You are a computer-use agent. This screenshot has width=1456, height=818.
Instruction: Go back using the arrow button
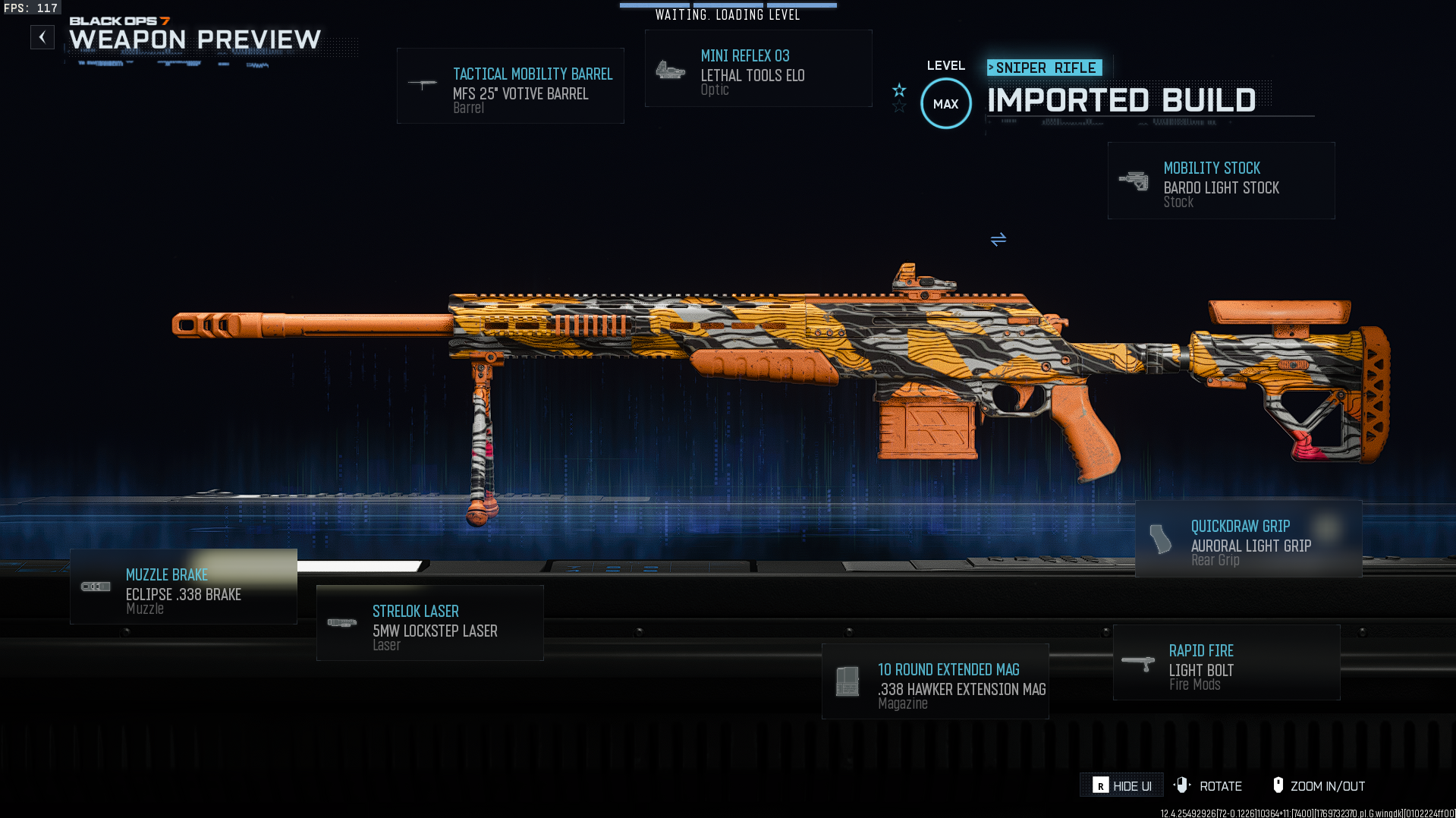(x=42, y=37)
